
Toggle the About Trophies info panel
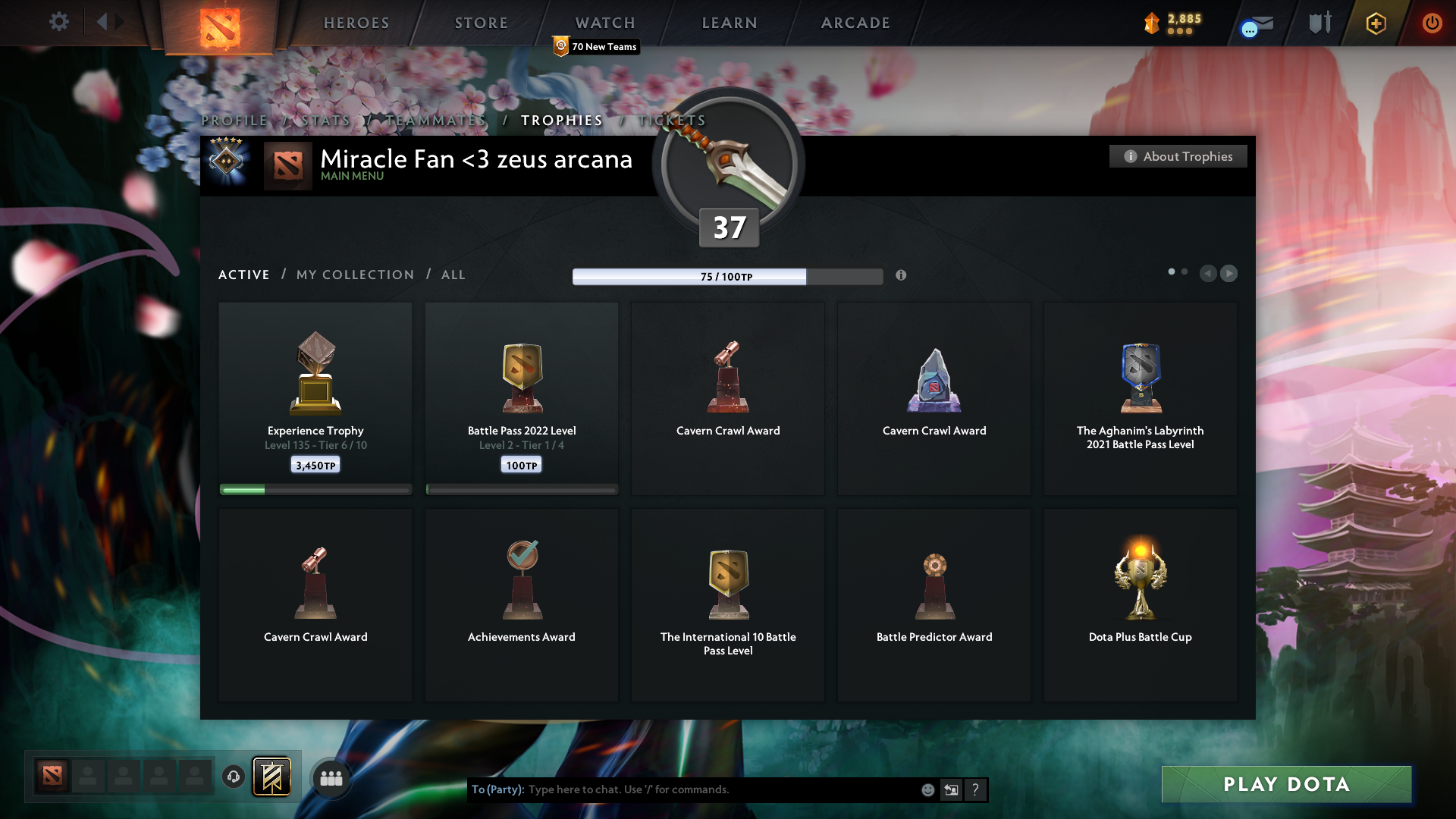1178,156
